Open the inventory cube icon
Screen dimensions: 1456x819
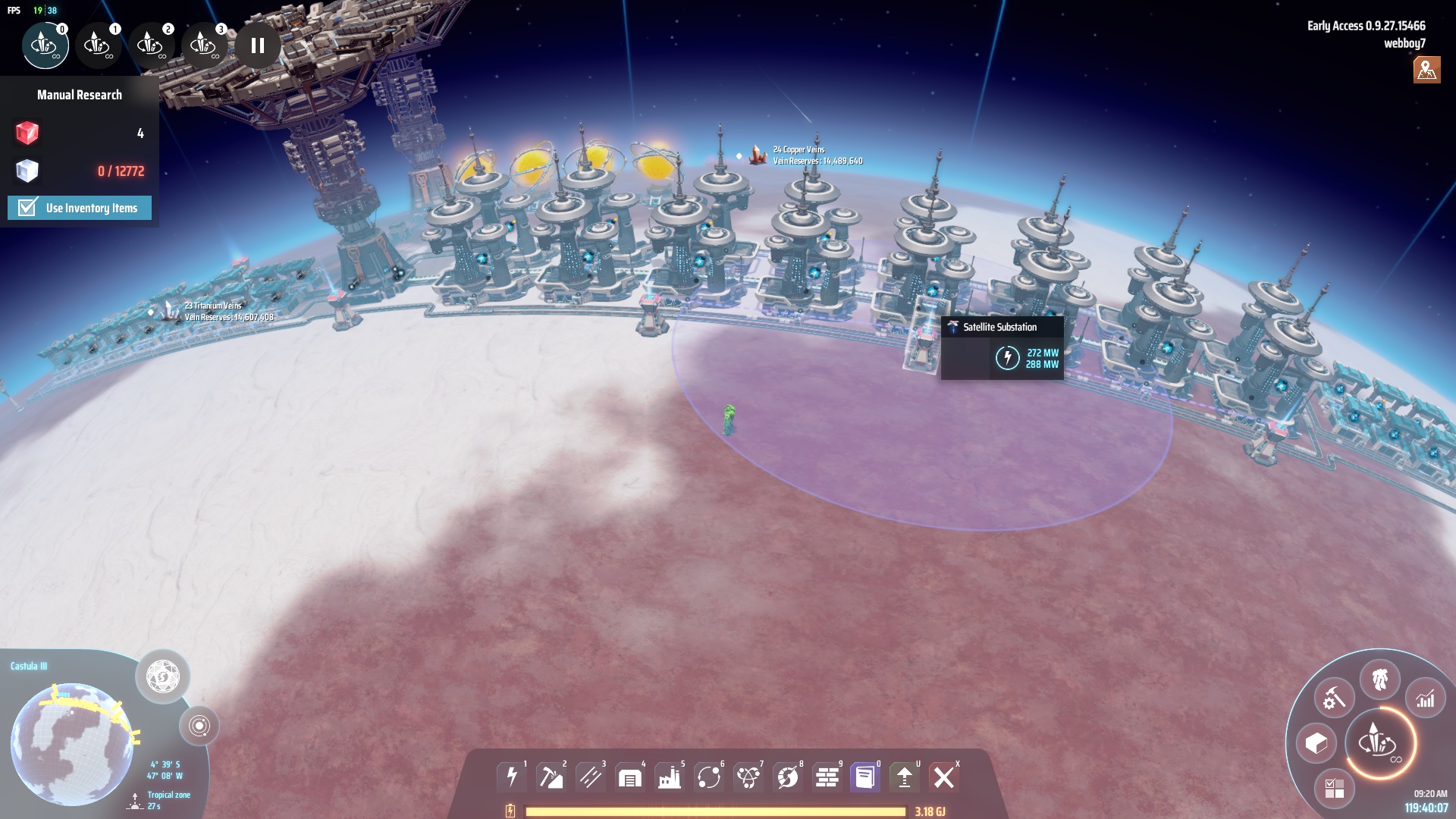click(1316, 743)
